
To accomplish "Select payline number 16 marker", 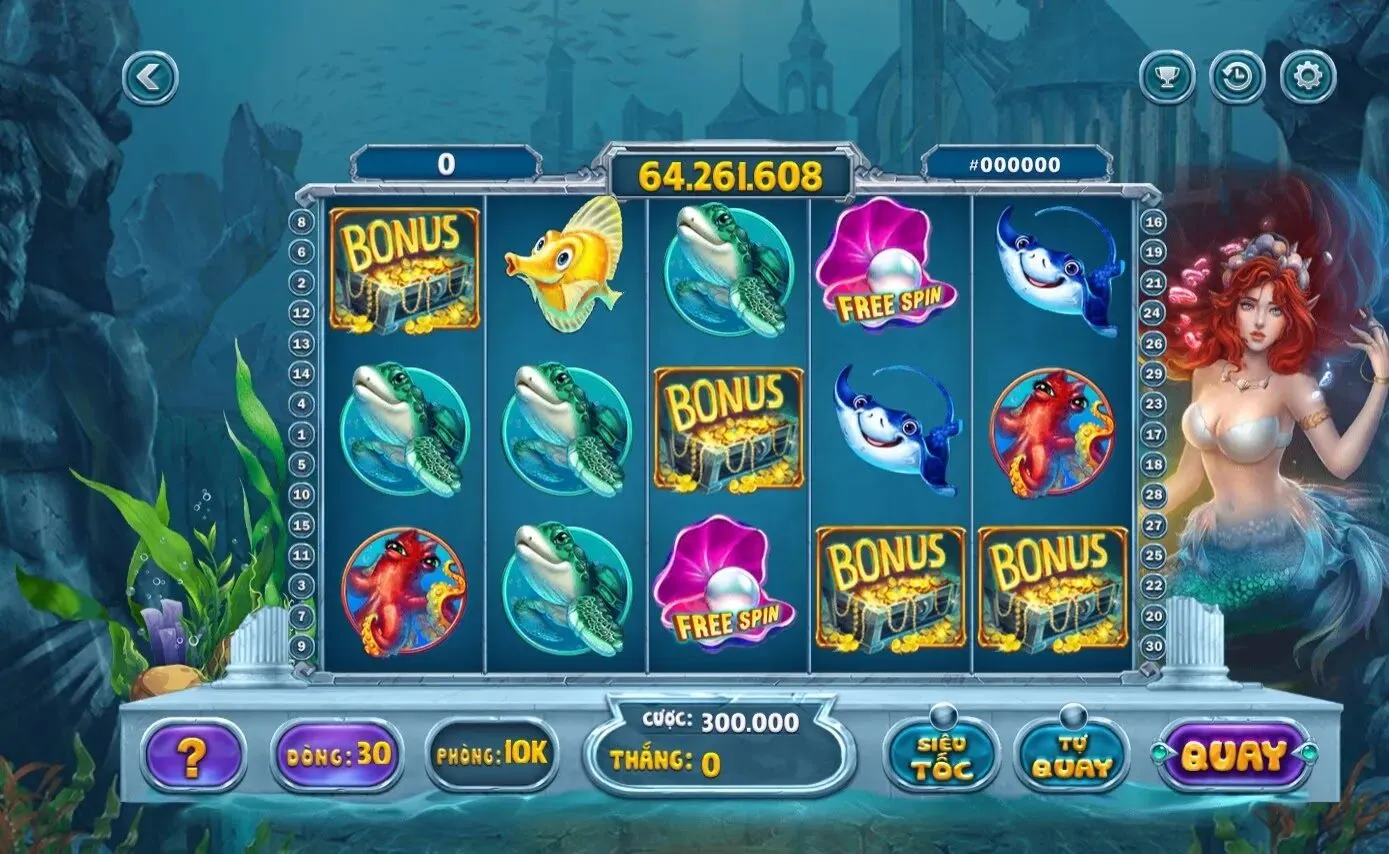I will pyautogui.click(x=1154, y=223).
